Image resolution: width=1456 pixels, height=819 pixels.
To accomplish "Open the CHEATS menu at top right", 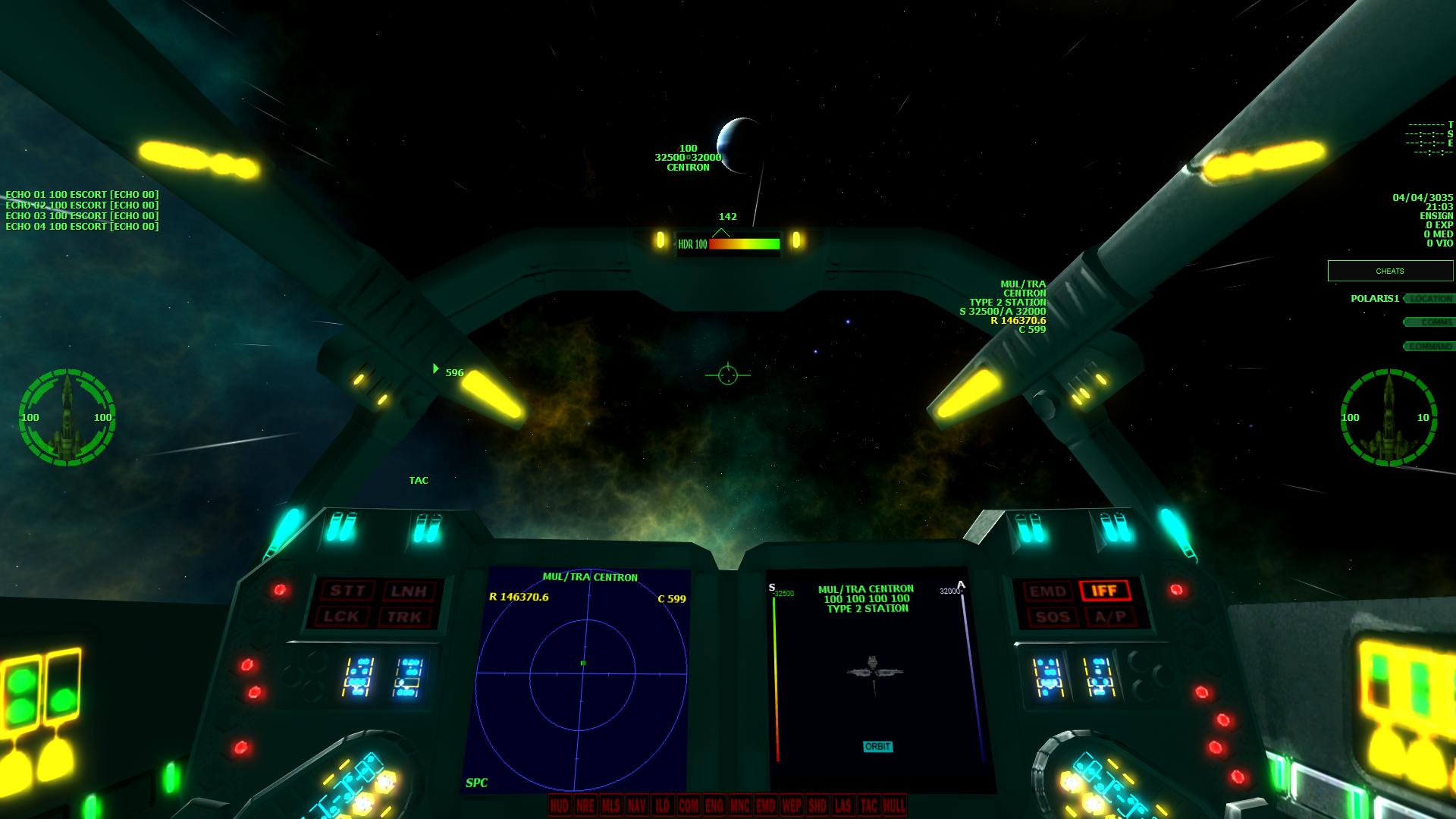I will (x=1390, y=271).
